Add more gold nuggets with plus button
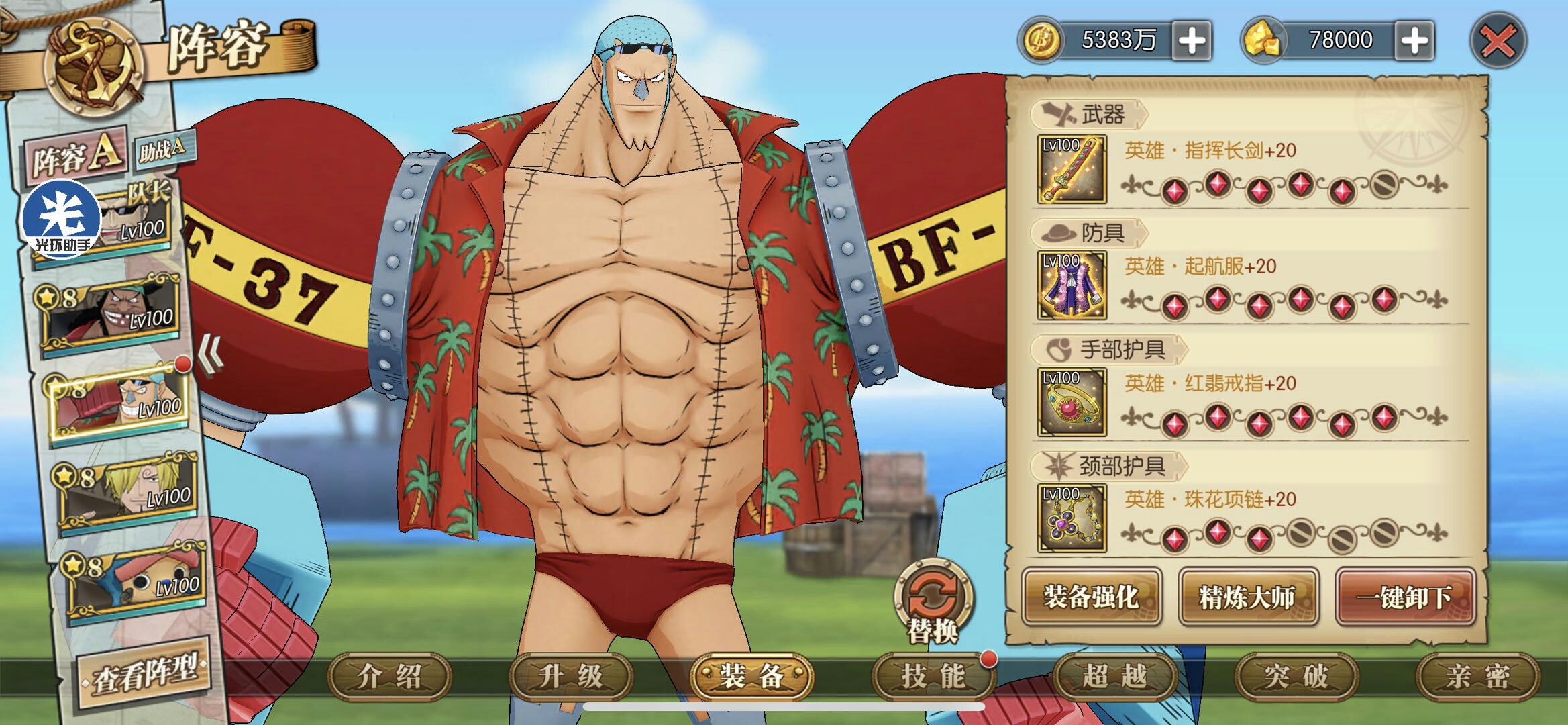 [x=1414, y=41]
